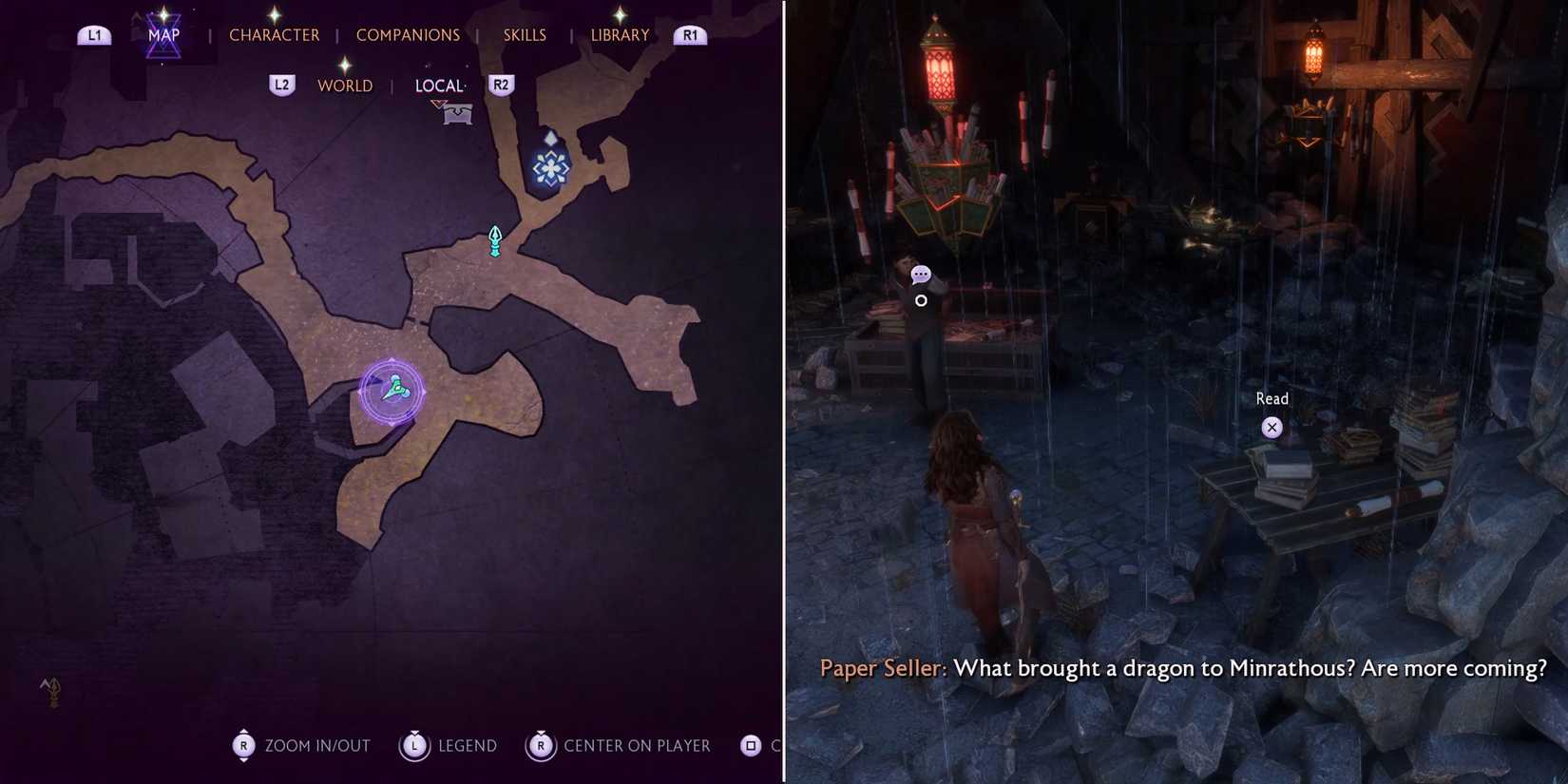Click the X icon below the Read prompt
Screen dimensions: 1568x784
pos(1272,428)
